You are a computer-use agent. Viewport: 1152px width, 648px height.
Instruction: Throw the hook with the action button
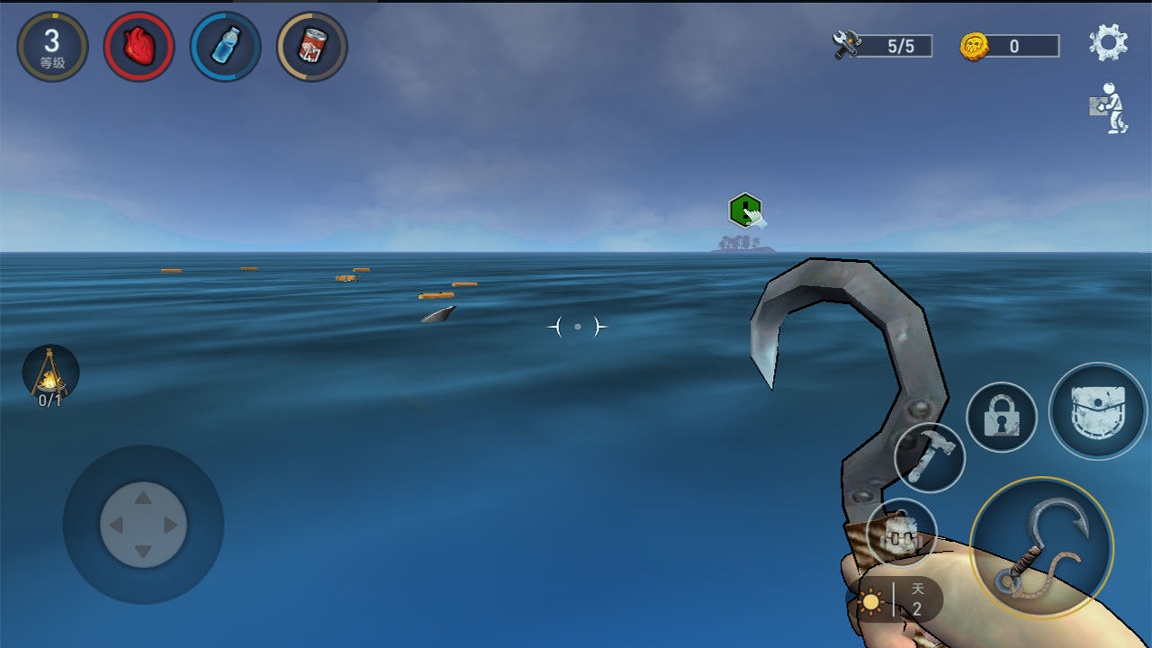(1041, 547)
